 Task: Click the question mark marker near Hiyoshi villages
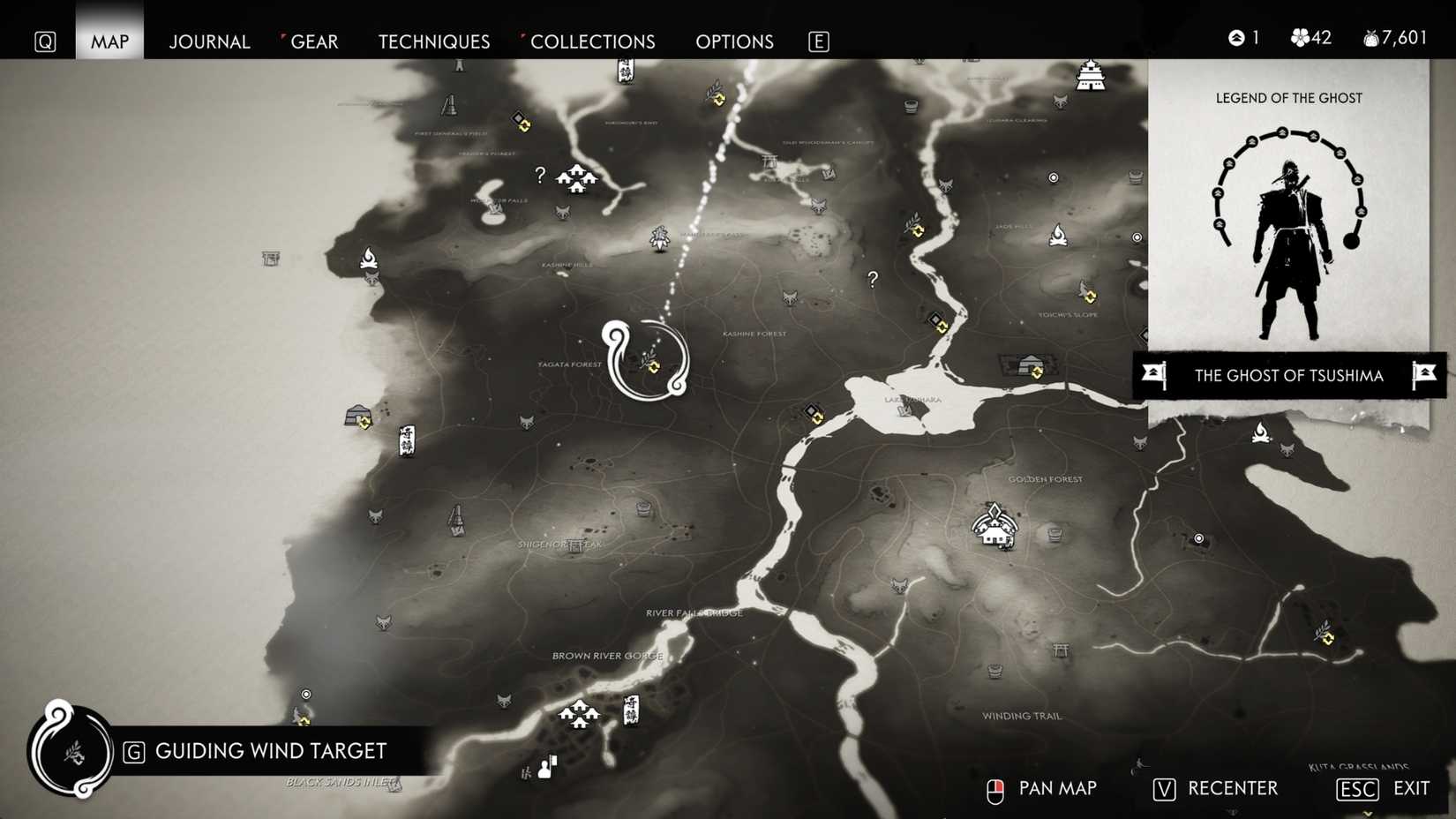539,176
